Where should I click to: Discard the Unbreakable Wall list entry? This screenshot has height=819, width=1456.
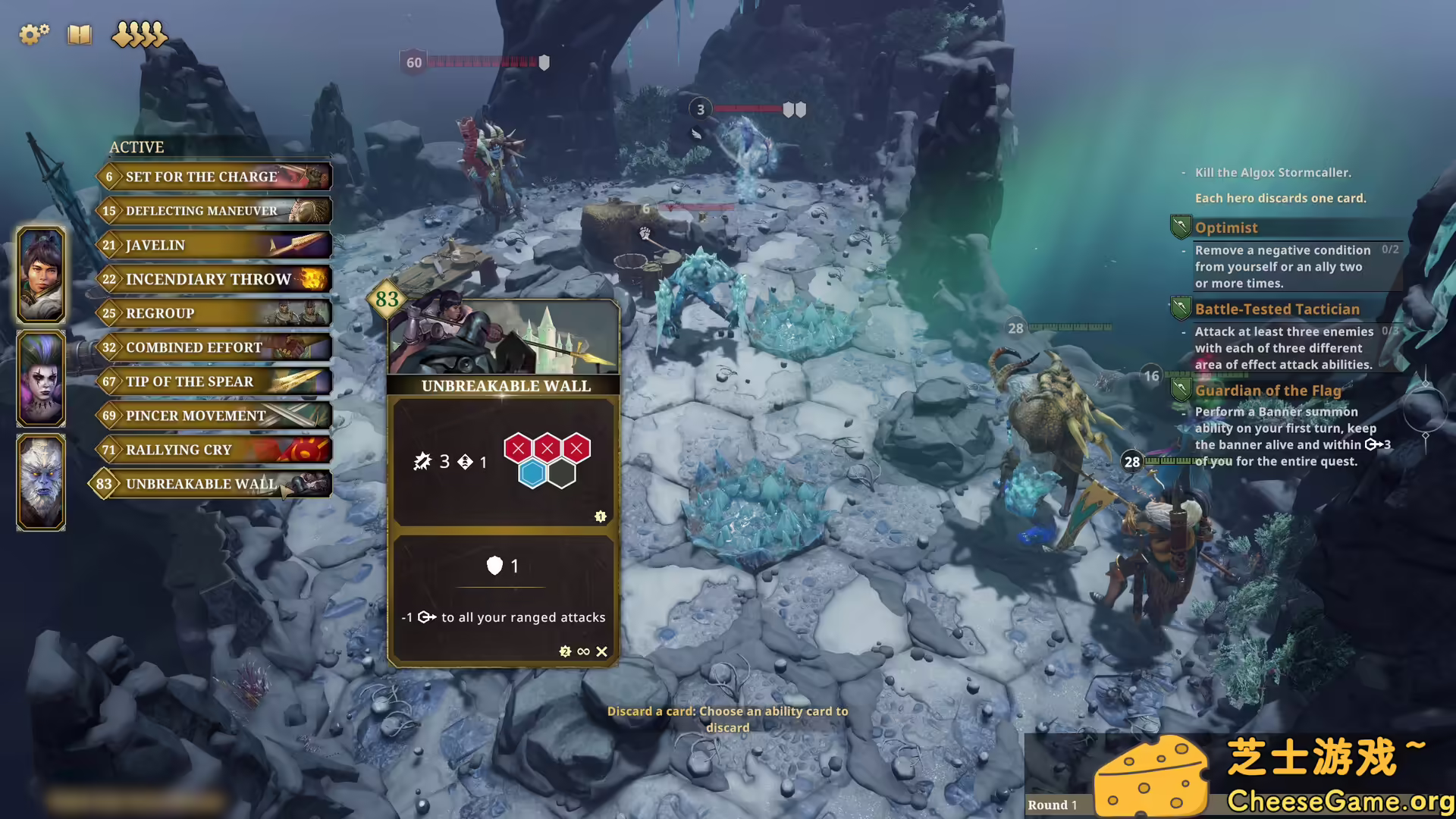215,484
